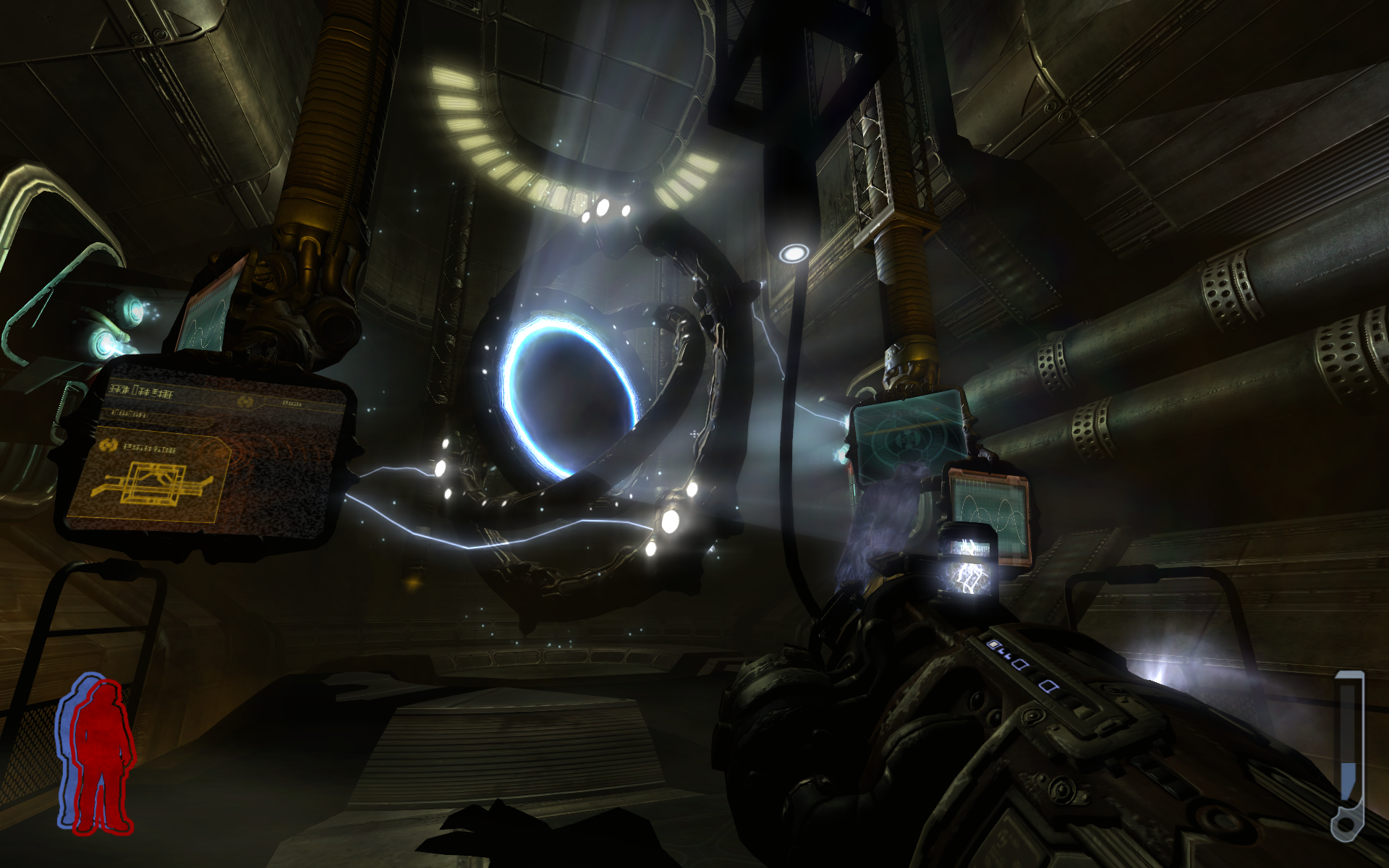Toggle the lit white square button on the wrist device

pyautogui.click(x=993, y=644)
